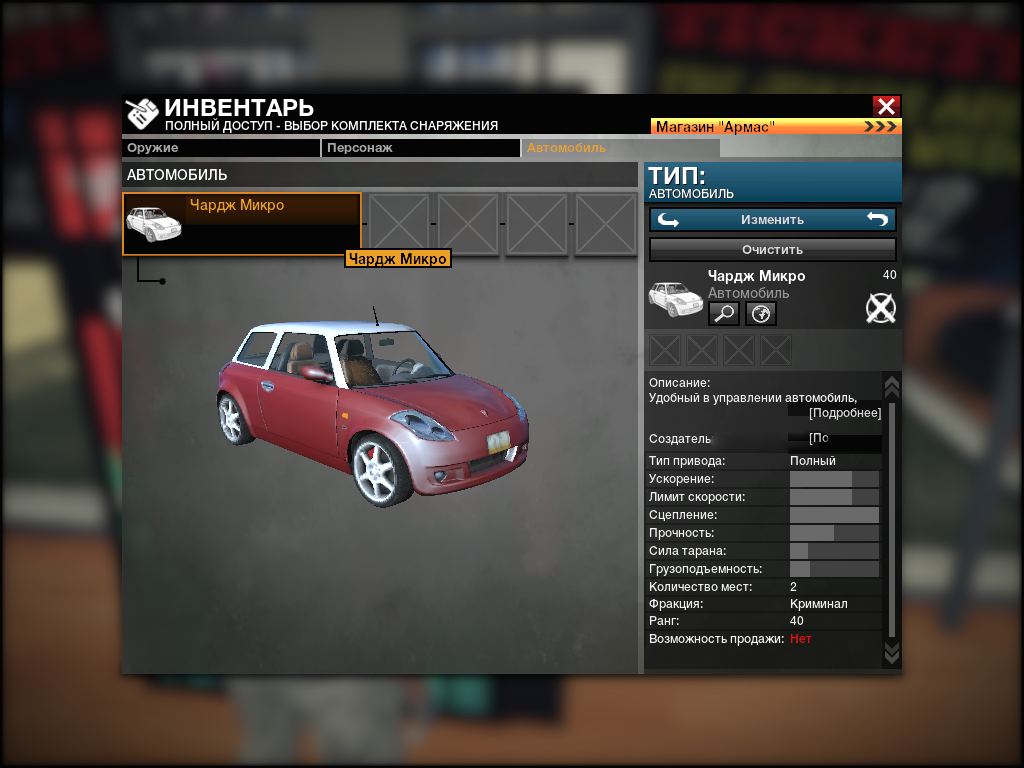The width and height of the screenshot is (1024, 768).
Task: Expand description via Подробнее link
Action: 845,413
